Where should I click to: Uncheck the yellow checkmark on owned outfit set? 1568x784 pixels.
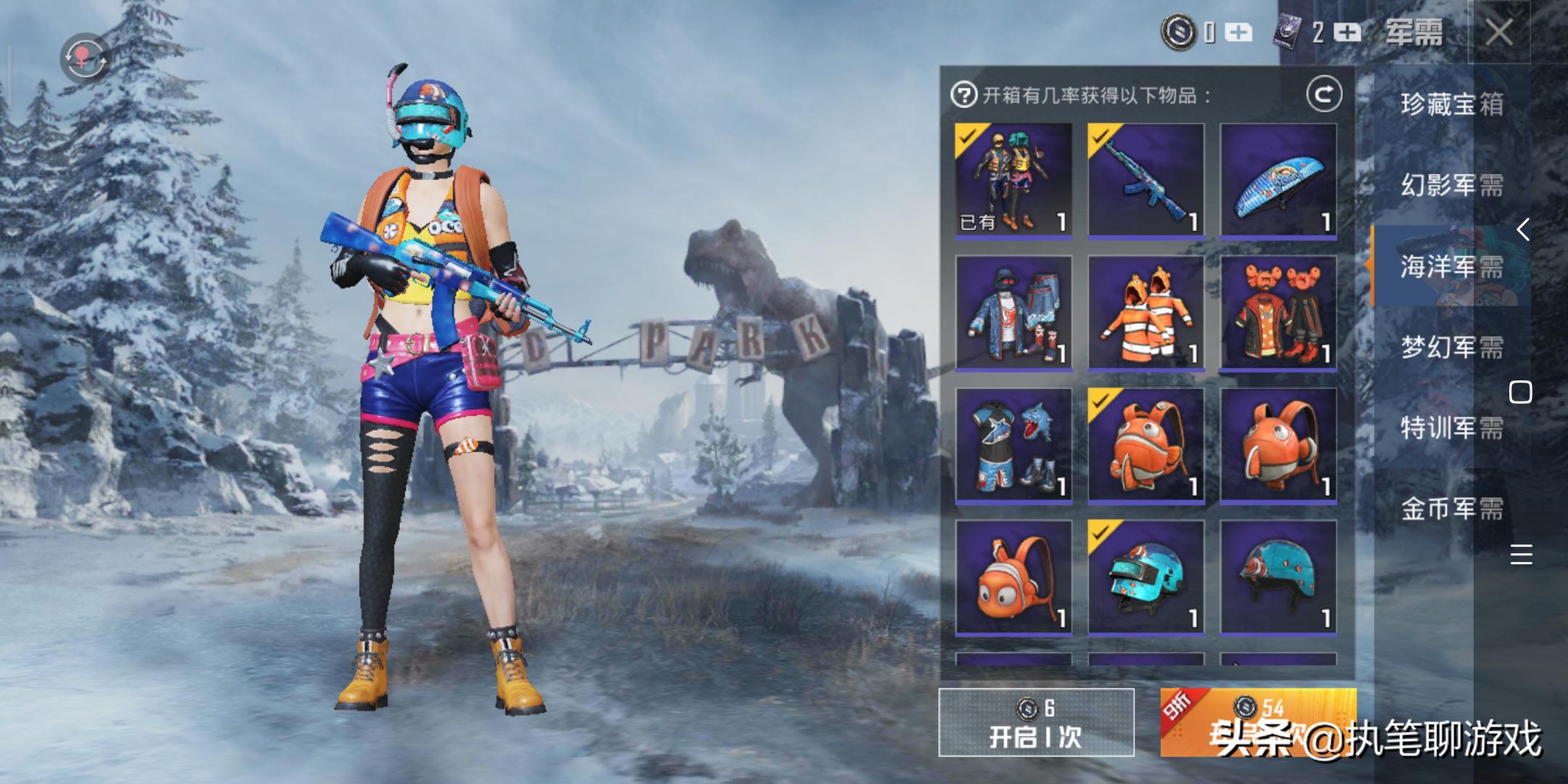click(969, 136)
